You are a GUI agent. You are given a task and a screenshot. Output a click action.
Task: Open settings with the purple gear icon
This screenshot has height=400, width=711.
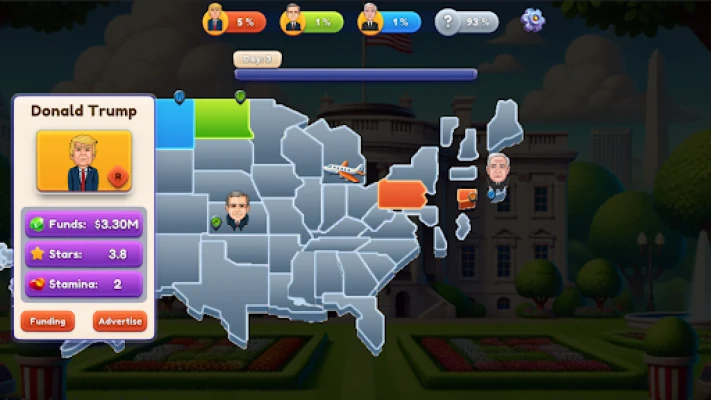pos(533,20)
